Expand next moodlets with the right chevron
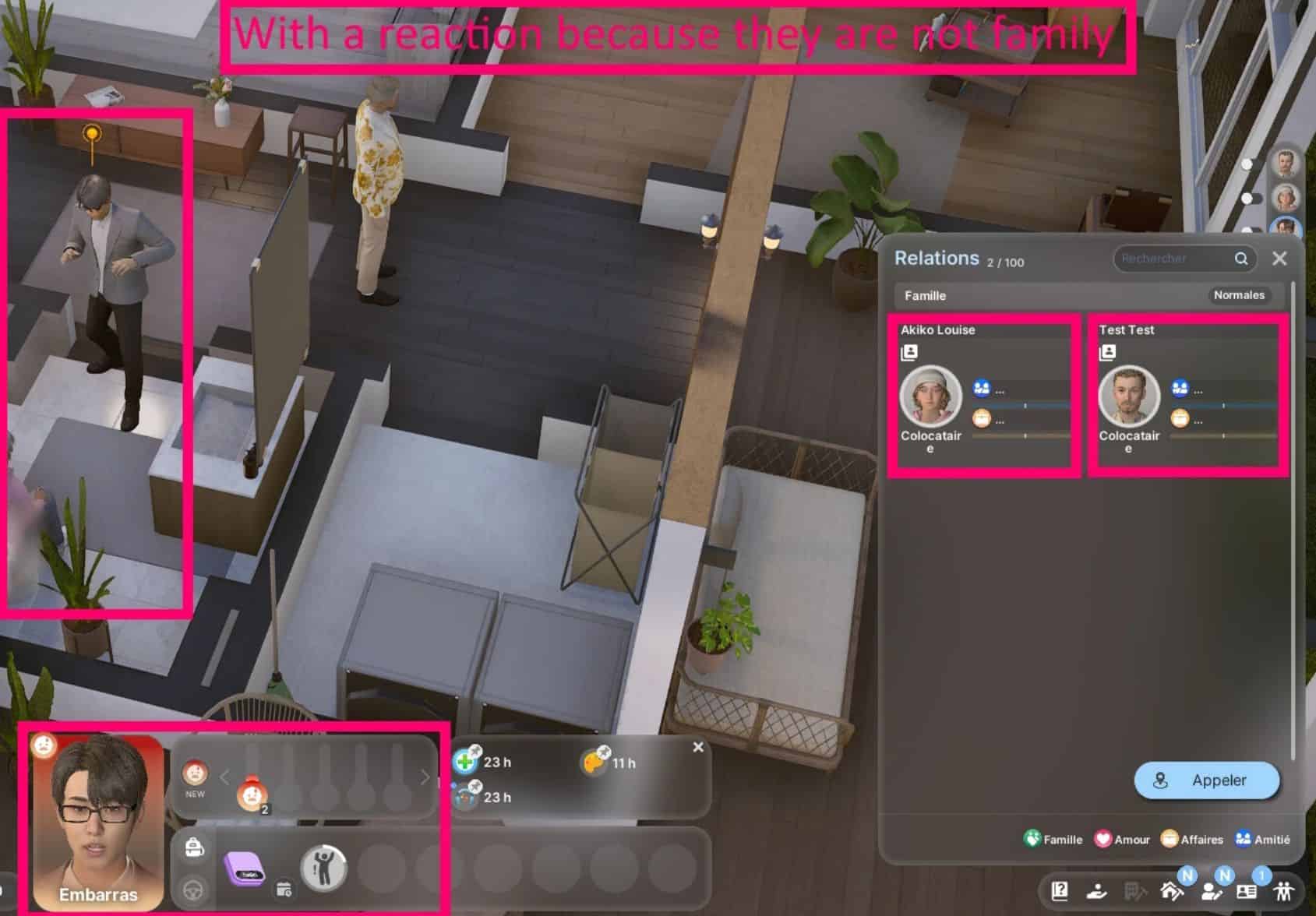Screen dimensions: 1316x916 (x=426, y=777)
